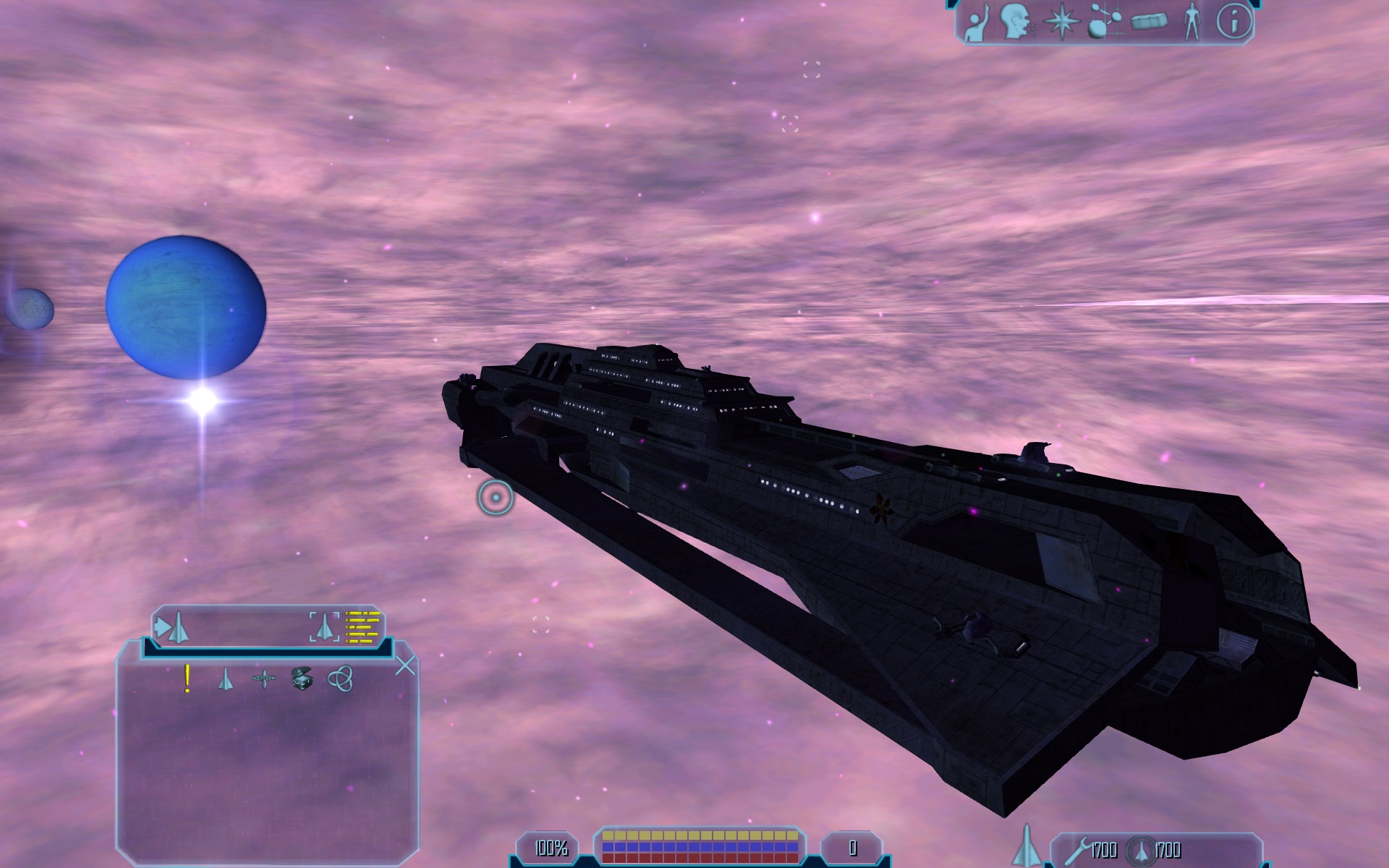Select the cross-shaped station filter
Image resolution: width=1389 pixels, height=868 pixels.
point(264,679)
